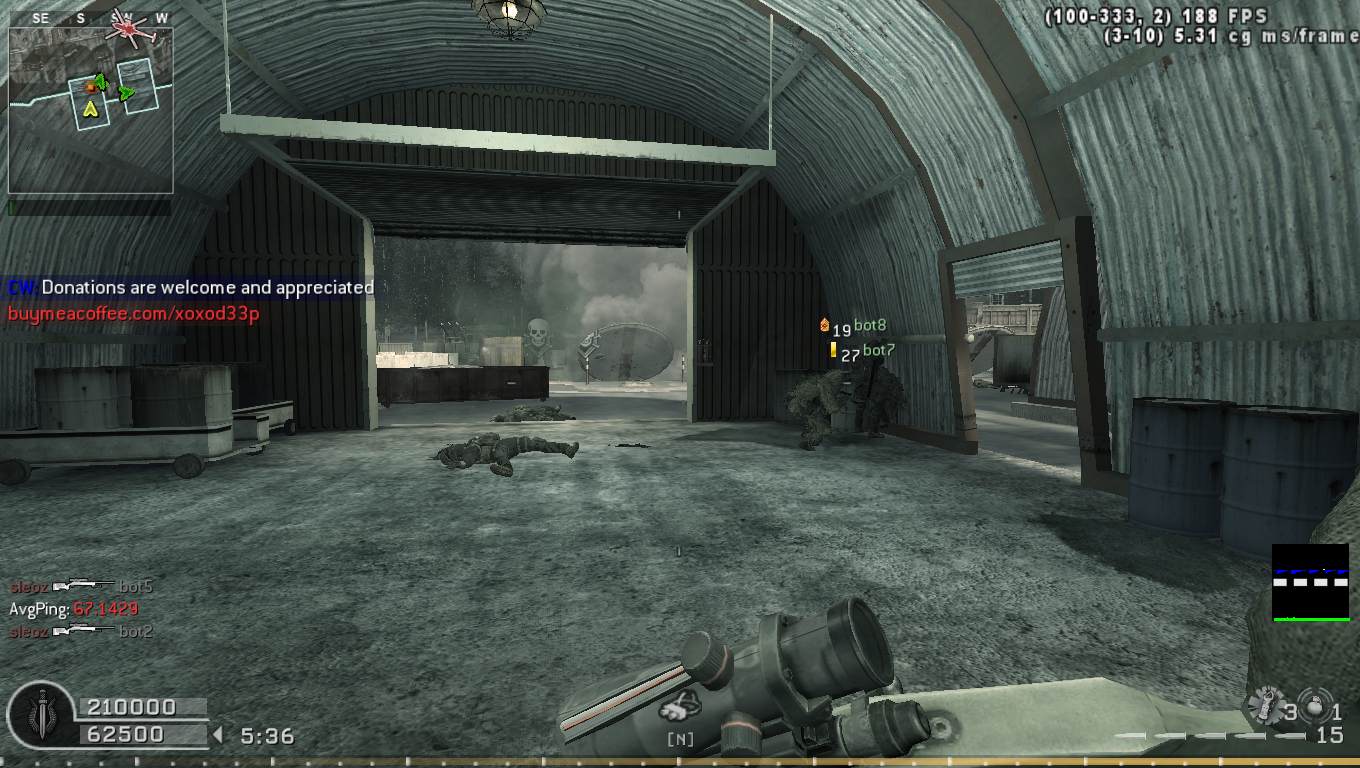Select the red helicopter marker on the minimap
Screen dimensions: 1360x768
129,29
